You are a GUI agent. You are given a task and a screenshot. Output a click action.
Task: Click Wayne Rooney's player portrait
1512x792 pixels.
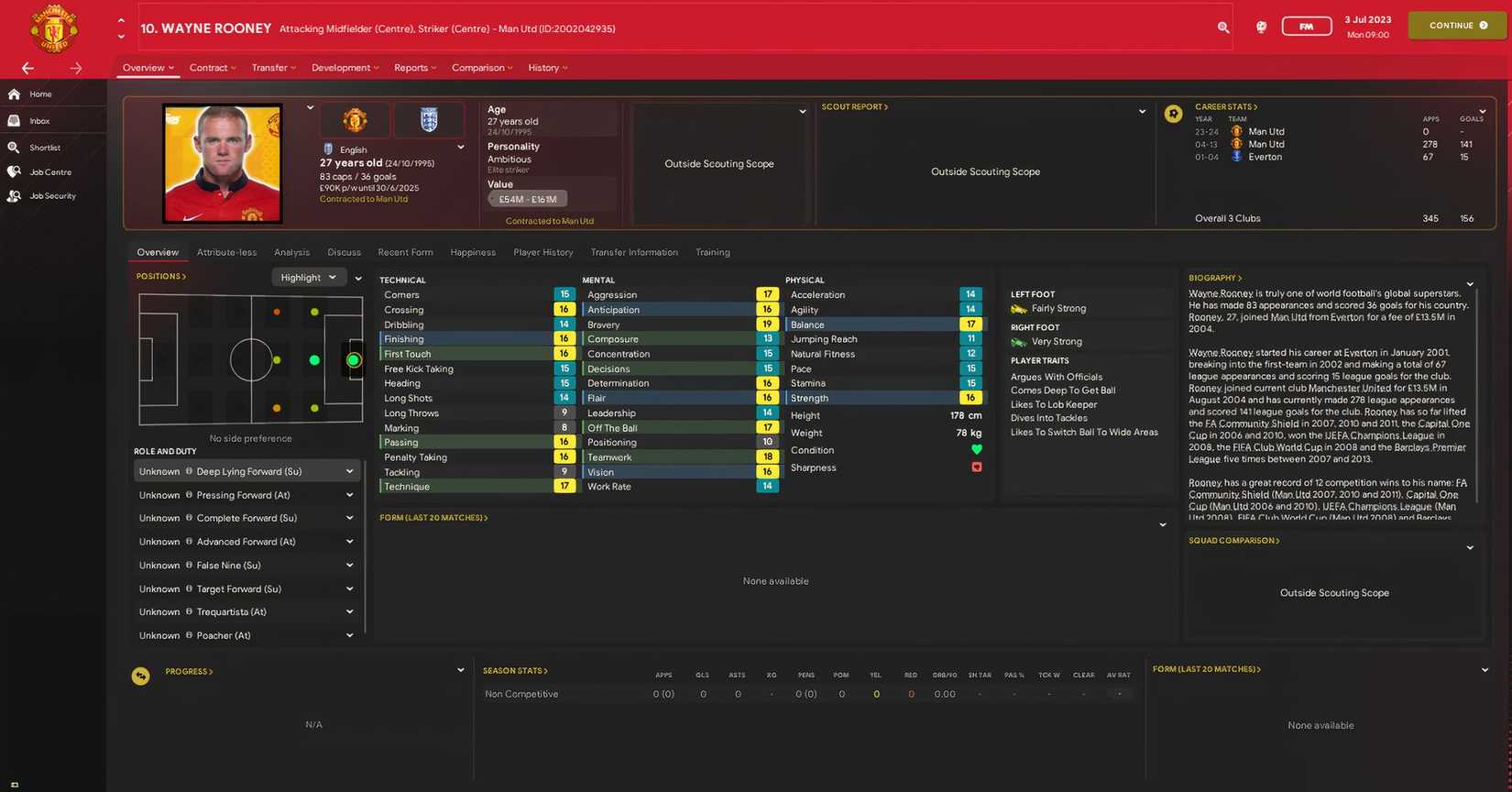tap(224, 163)
